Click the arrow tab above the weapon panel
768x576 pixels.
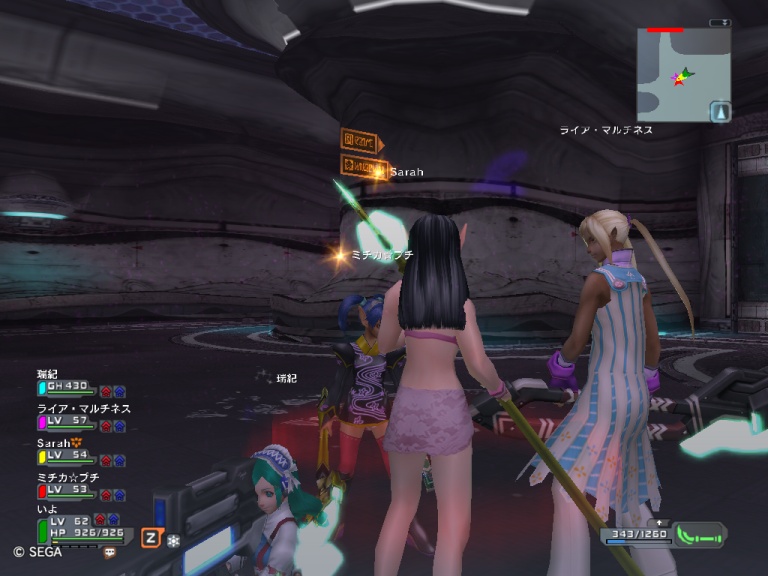(x=659, y=522)
